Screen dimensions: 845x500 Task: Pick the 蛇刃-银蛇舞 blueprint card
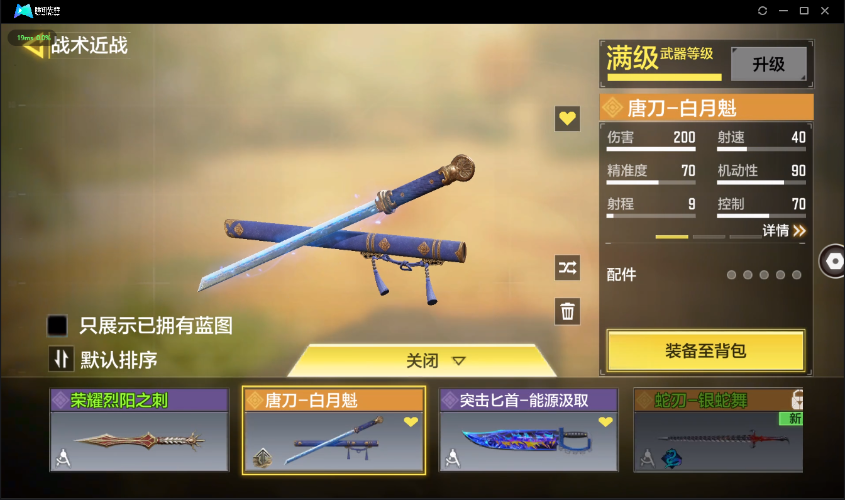tap(718, 430)
